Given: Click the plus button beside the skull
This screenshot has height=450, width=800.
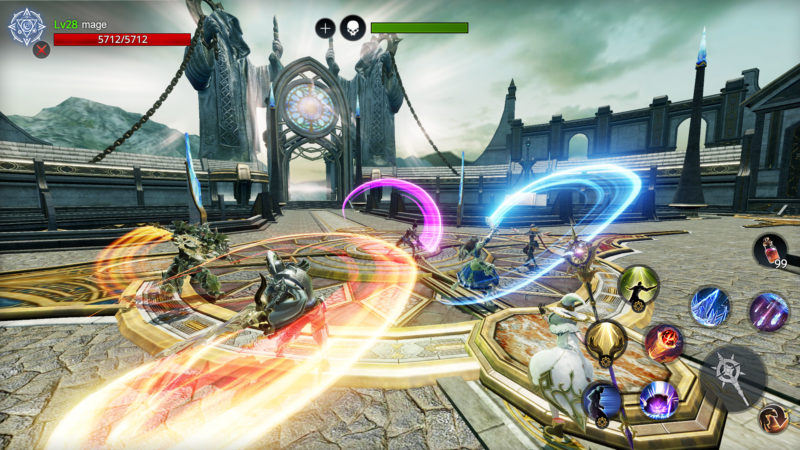Looking at the screenshot, I should click(325, 28).
